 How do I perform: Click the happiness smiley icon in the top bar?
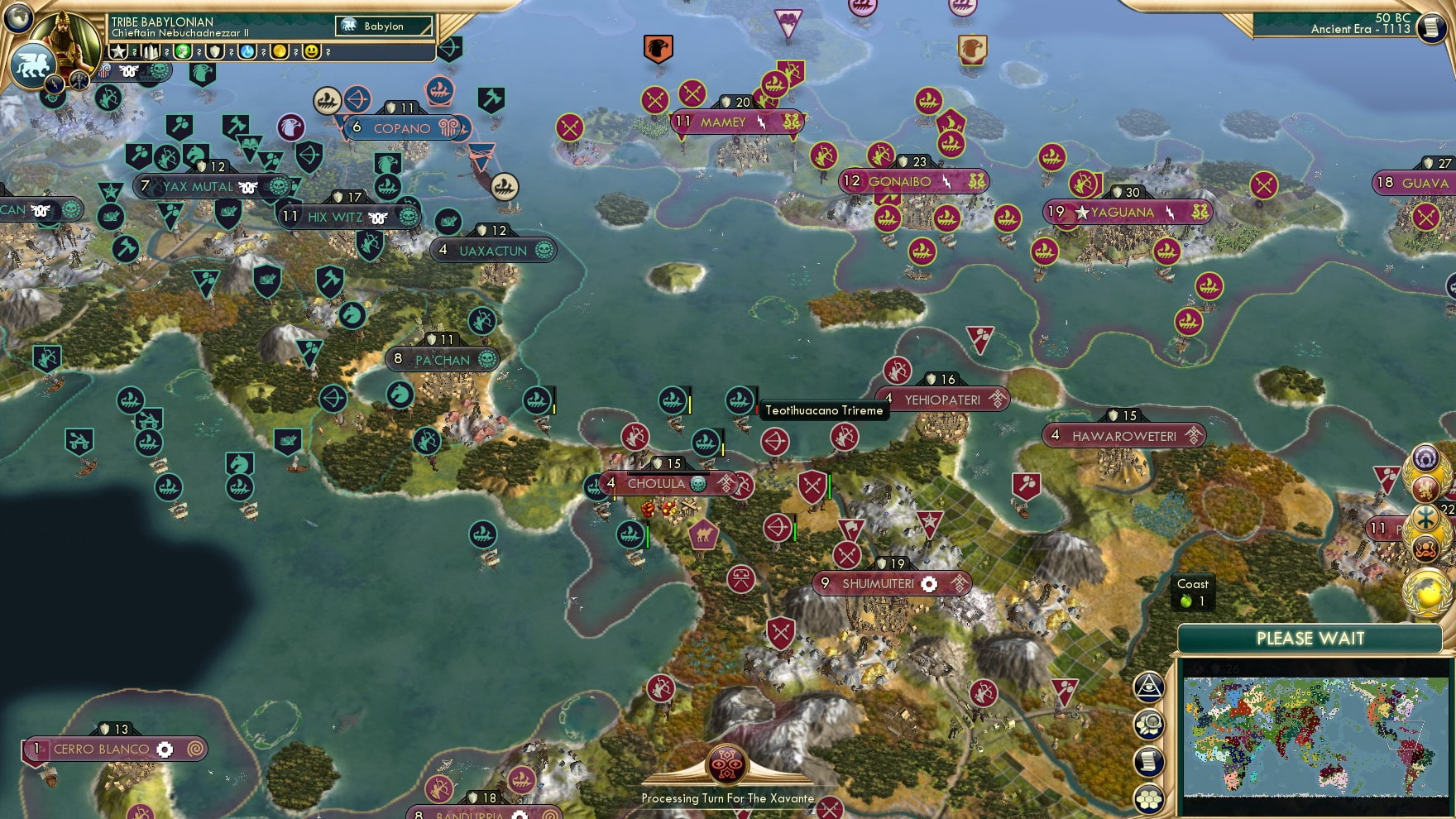coord(313,52)
